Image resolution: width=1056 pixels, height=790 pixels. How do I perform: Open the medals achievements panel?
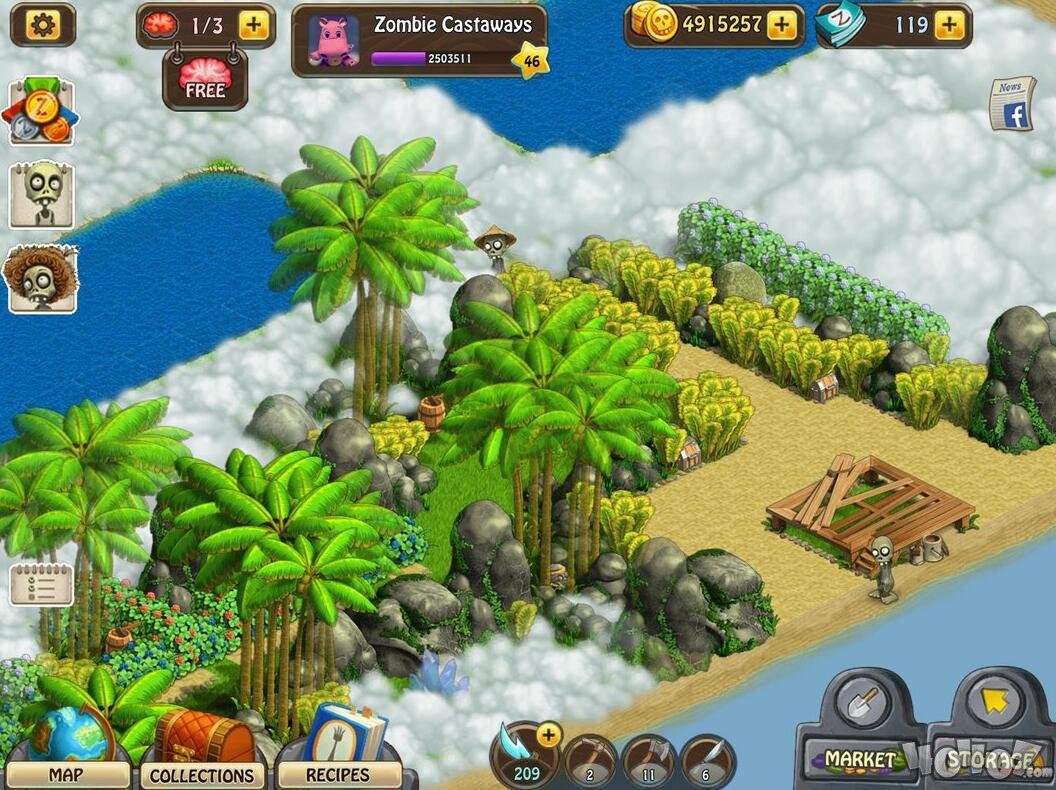tap(40, 113)
